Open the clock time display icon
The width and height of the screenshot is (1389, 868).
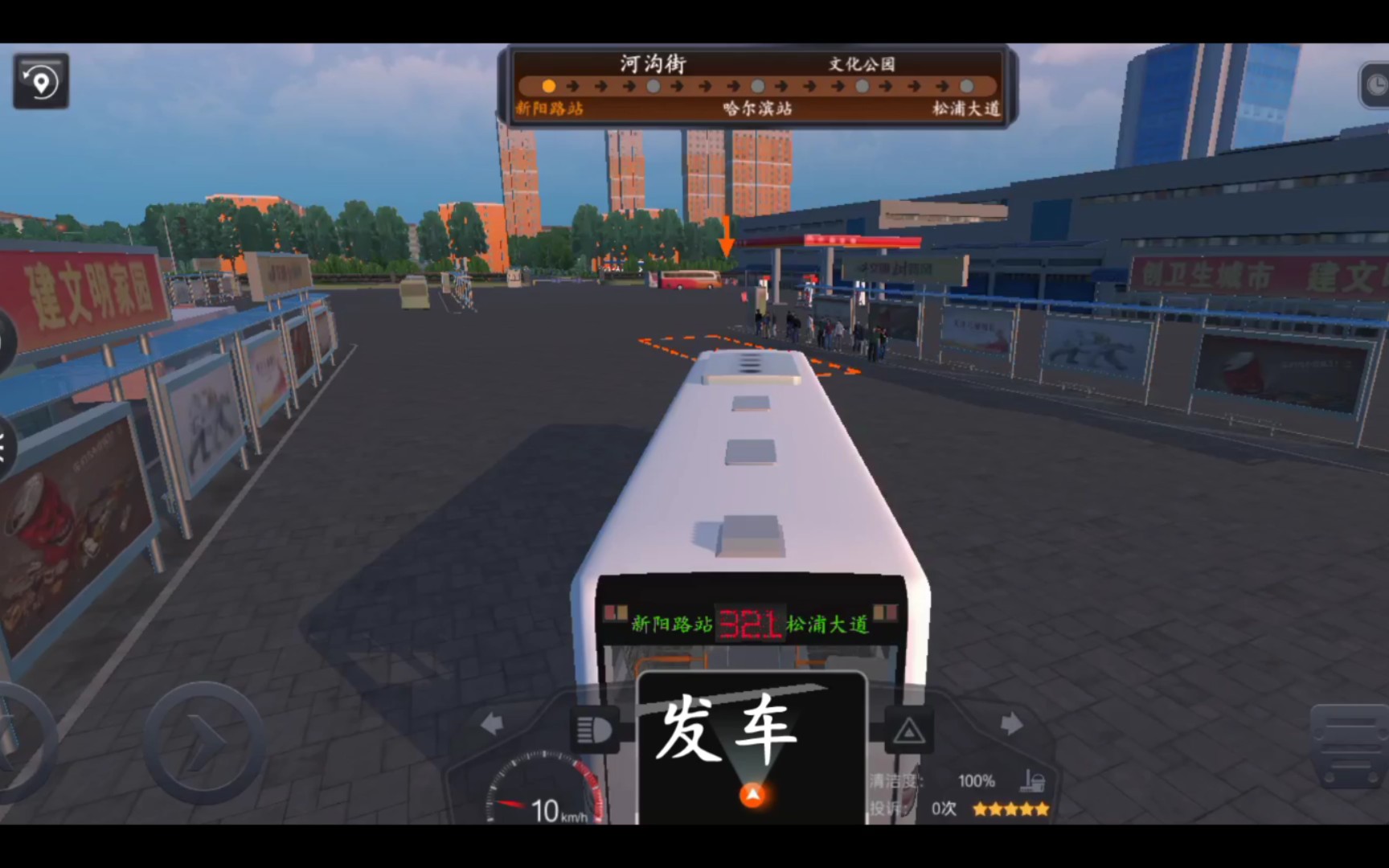(1379, 84)
